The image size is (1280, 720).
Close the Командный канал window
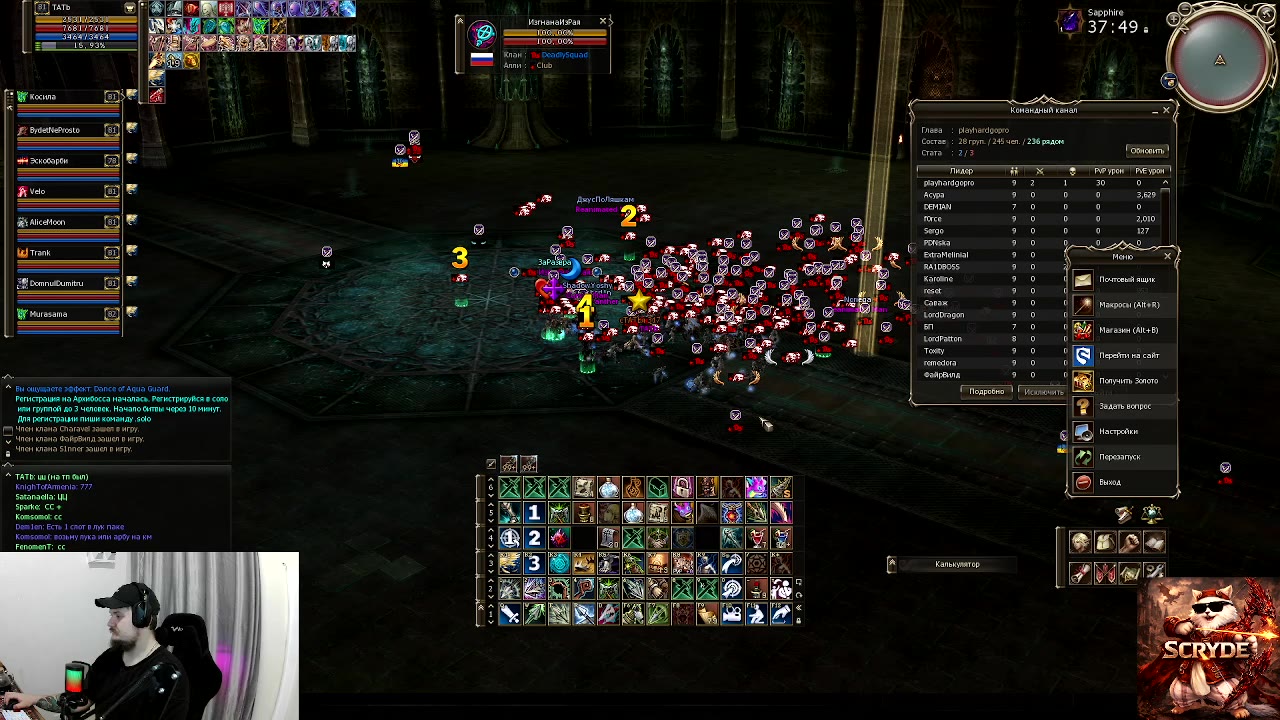click(x=1166, y=110)
